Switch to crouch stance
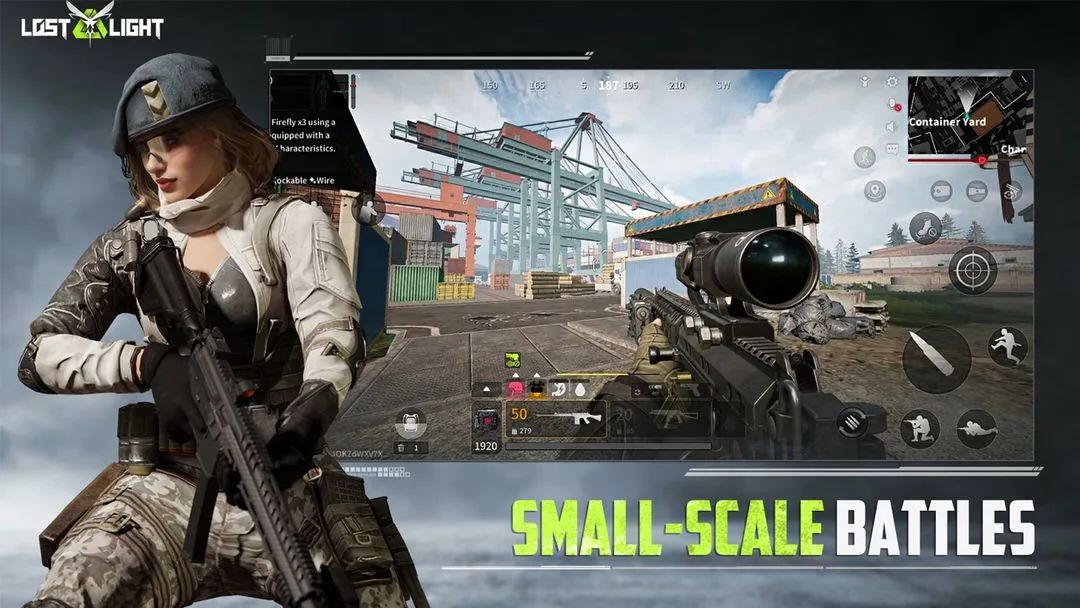Screen dimensions: 1080x608 [919, 428]
